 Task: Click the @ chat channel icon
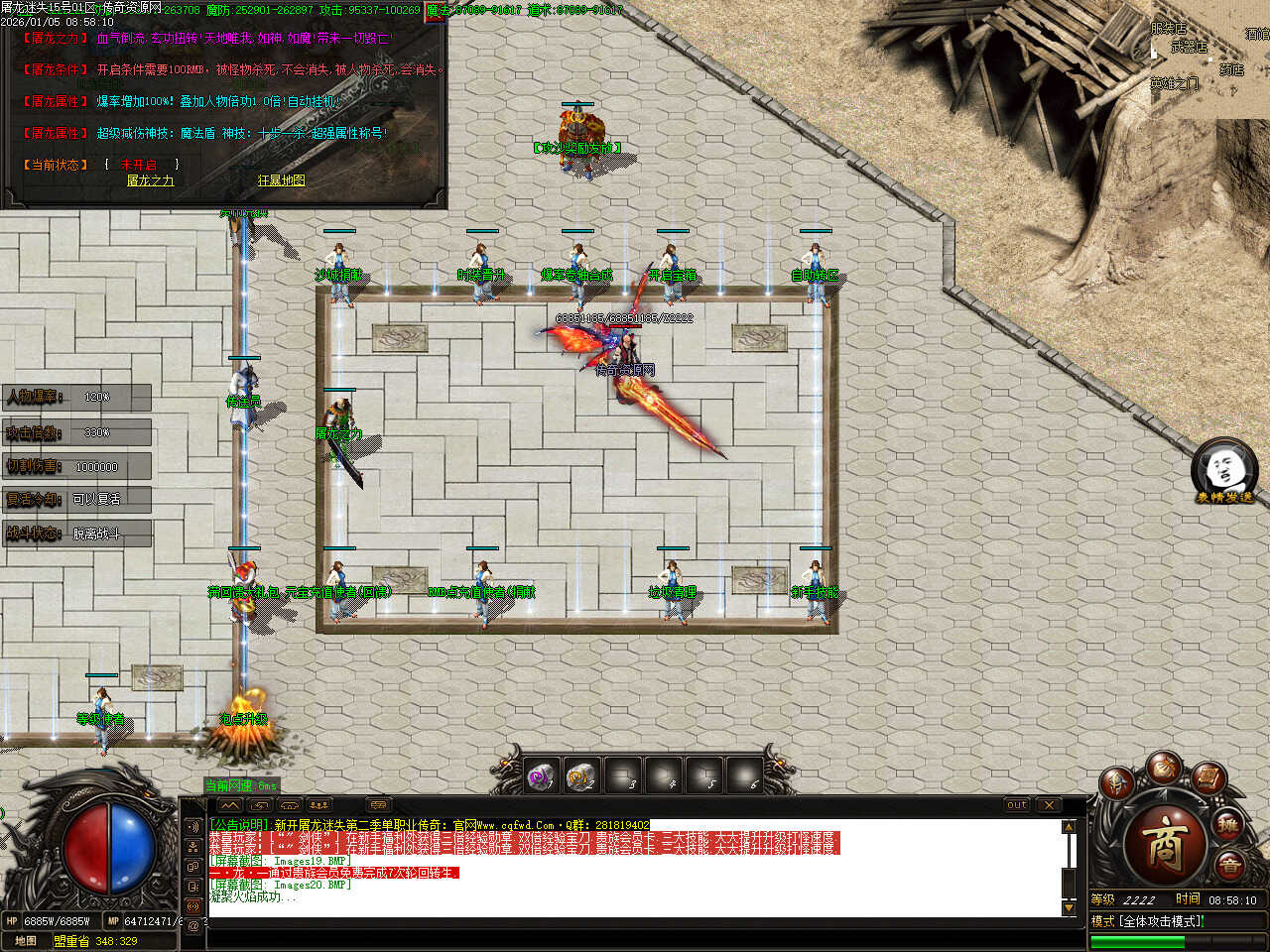(x=193, y=925)
